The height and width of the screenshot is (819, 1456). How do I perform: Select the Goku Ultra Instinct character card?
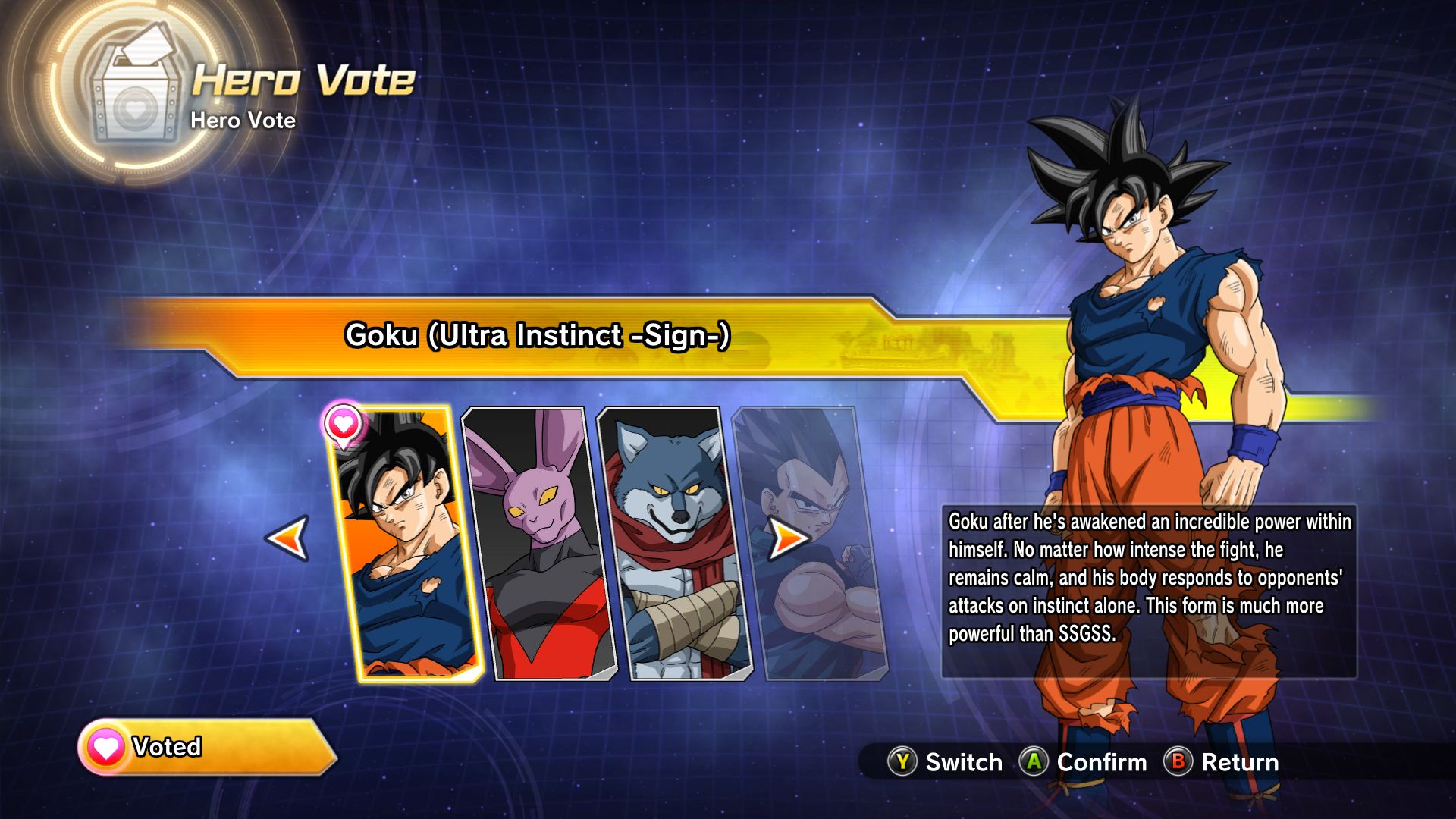[x=406, y=546]
